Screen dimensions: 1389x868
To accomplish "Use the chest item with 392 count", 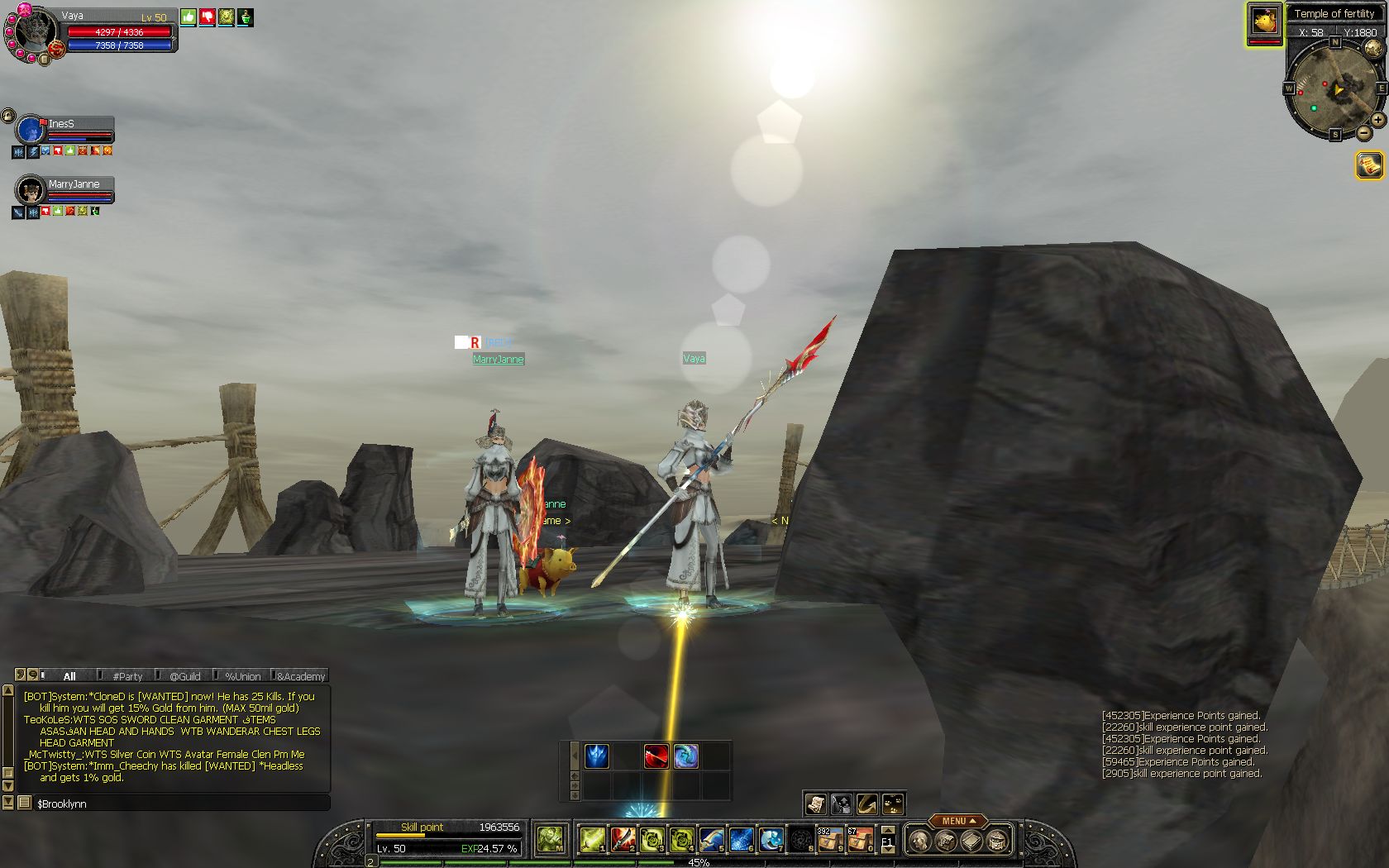I will (829, 840).
